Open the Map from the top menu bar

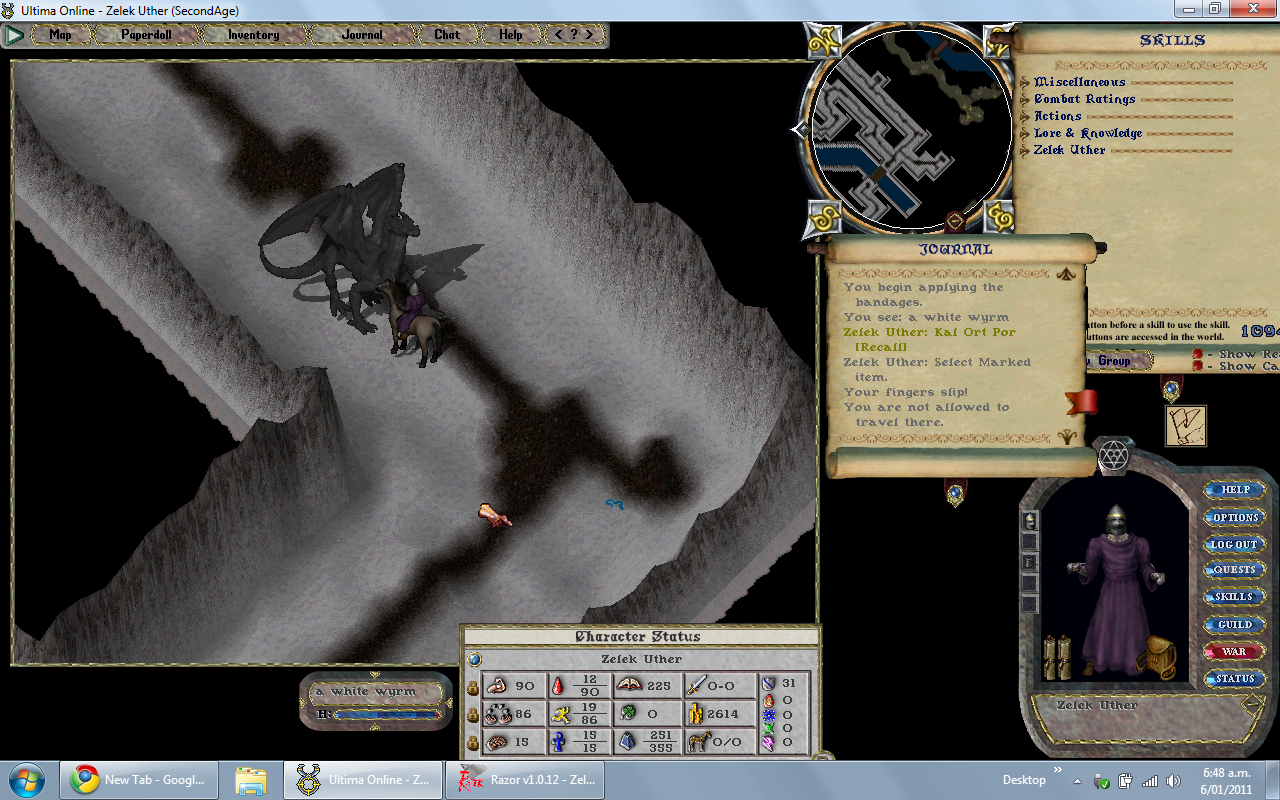(61, 35)
